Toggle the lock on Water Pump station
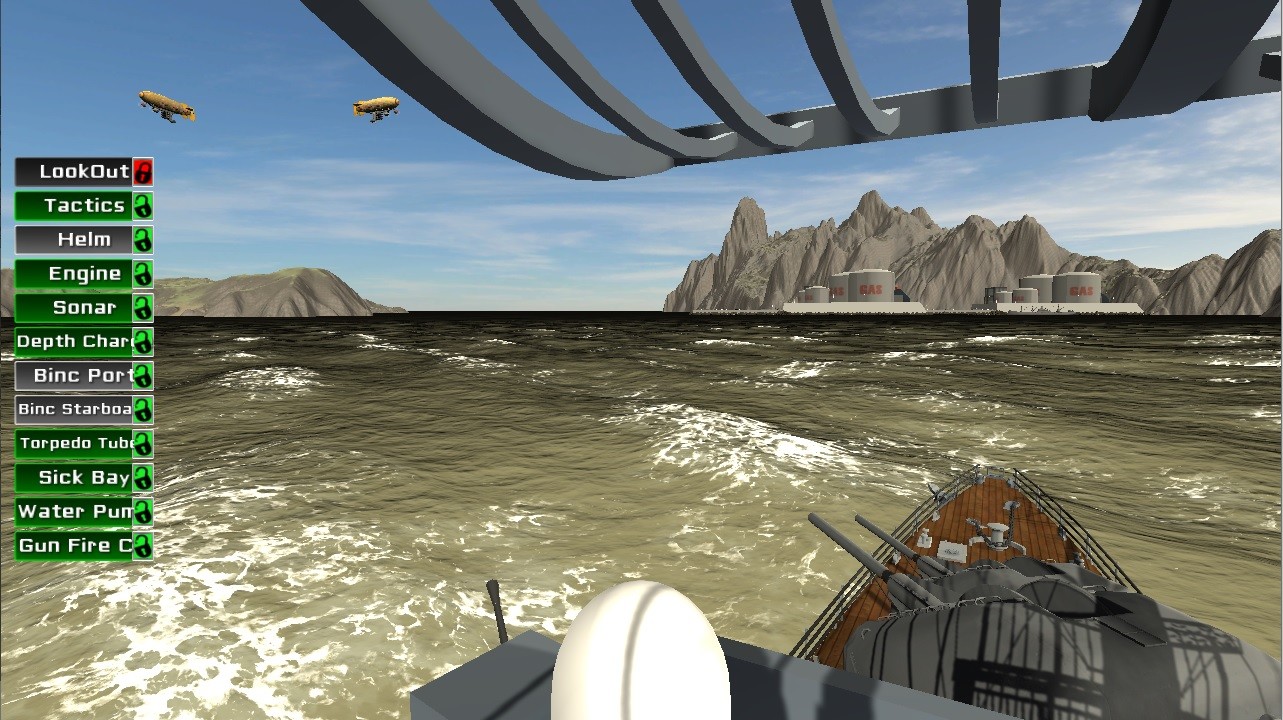The width and height of the screenshot is (1283, 720). tap(143, 511)
